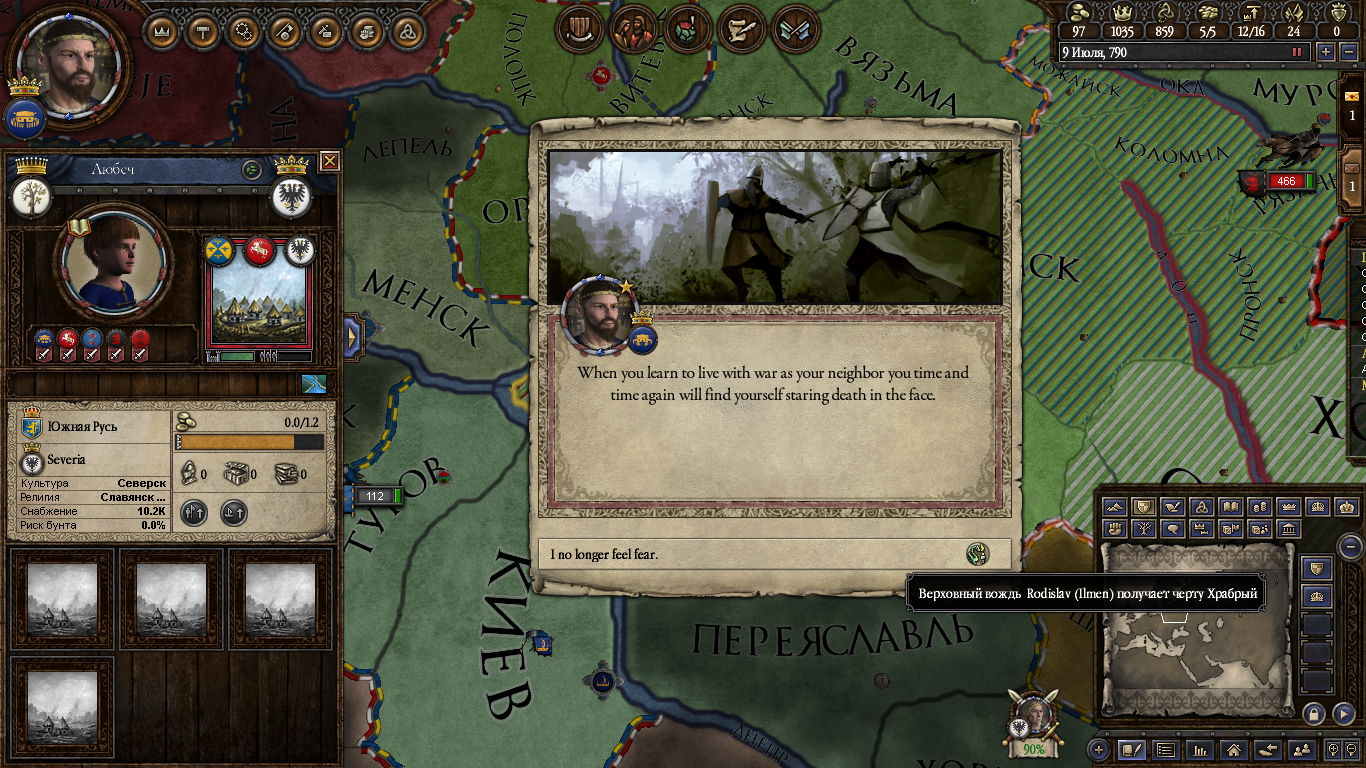Decrease game speed with minus button
Screen dimensions: 1366x768
(1346, 52)
